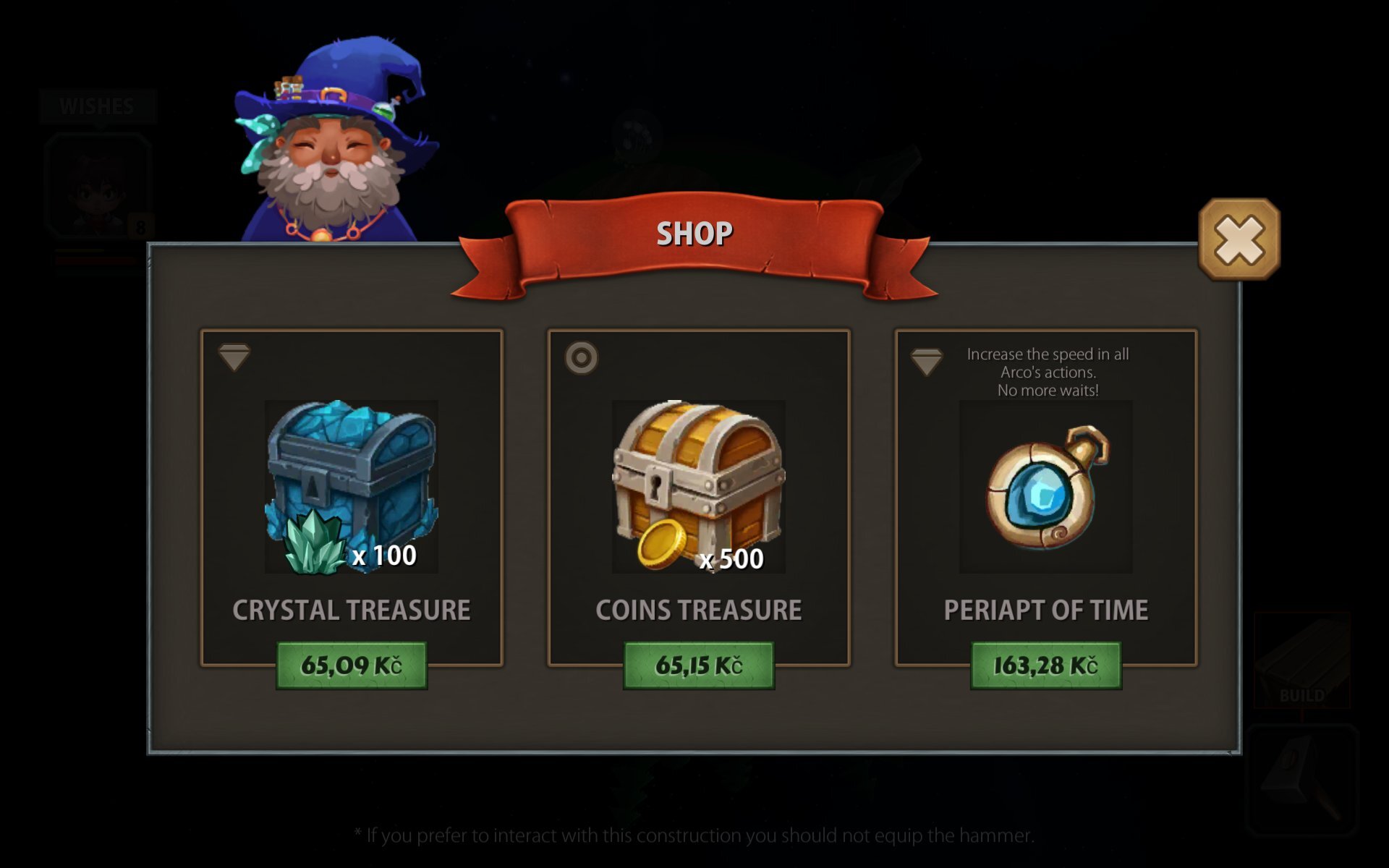Select the Periapt of Time amulet image
1389x868 pixels.
point(1046,487)
